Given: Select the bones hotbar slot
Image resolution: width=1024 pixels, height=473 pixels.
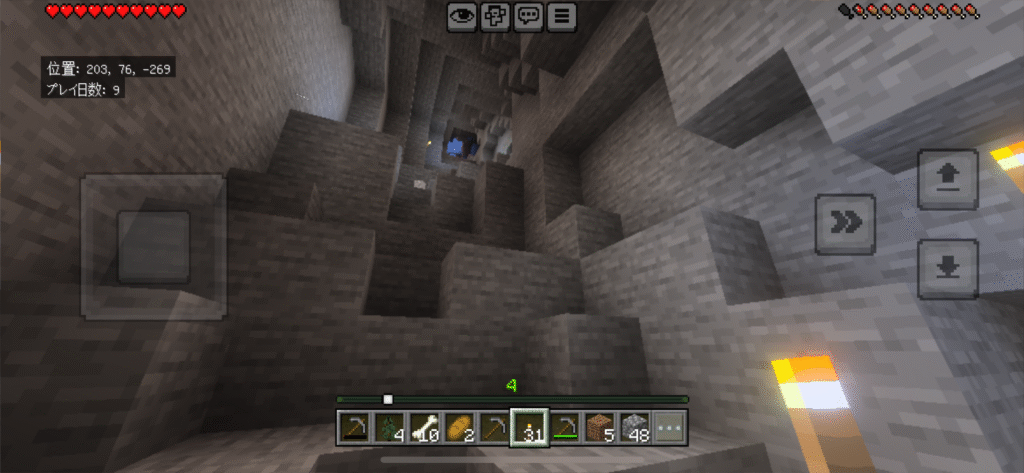Looking at the screenshot, I should coord(425,427).
